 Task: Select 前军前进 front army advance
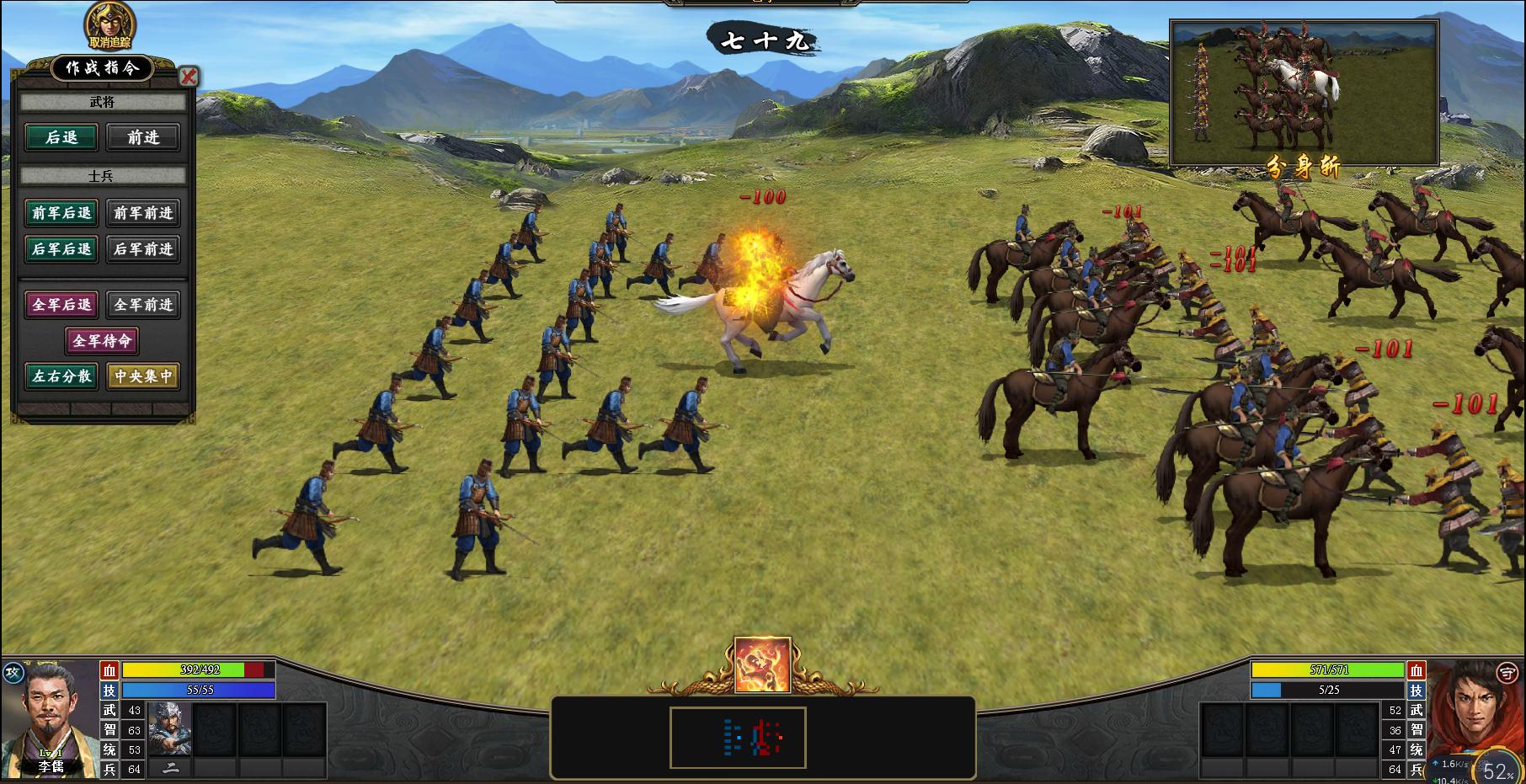[143, 213]
